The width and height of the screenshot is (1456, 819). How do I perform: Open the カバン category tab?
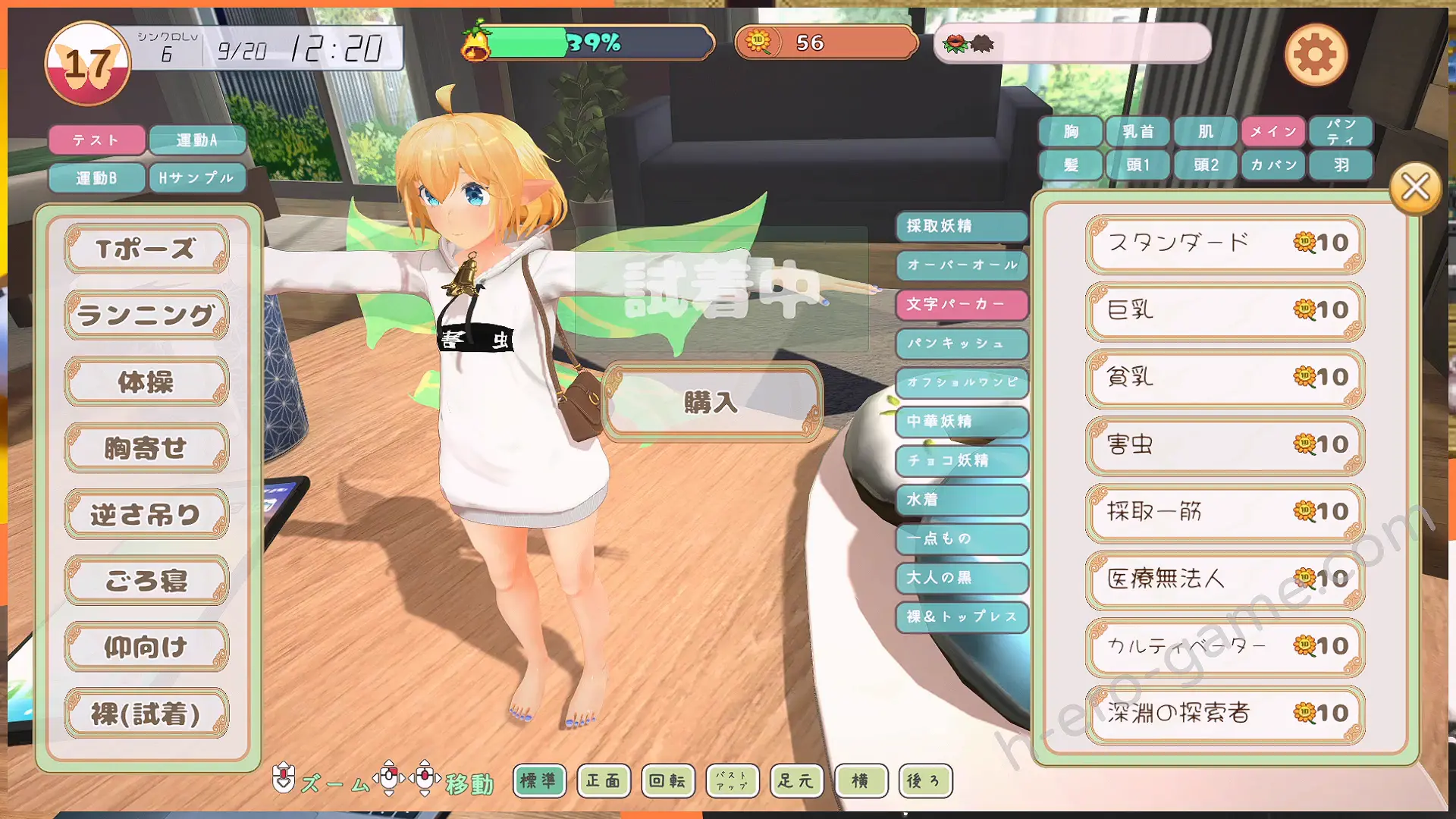click(1273, 165)
